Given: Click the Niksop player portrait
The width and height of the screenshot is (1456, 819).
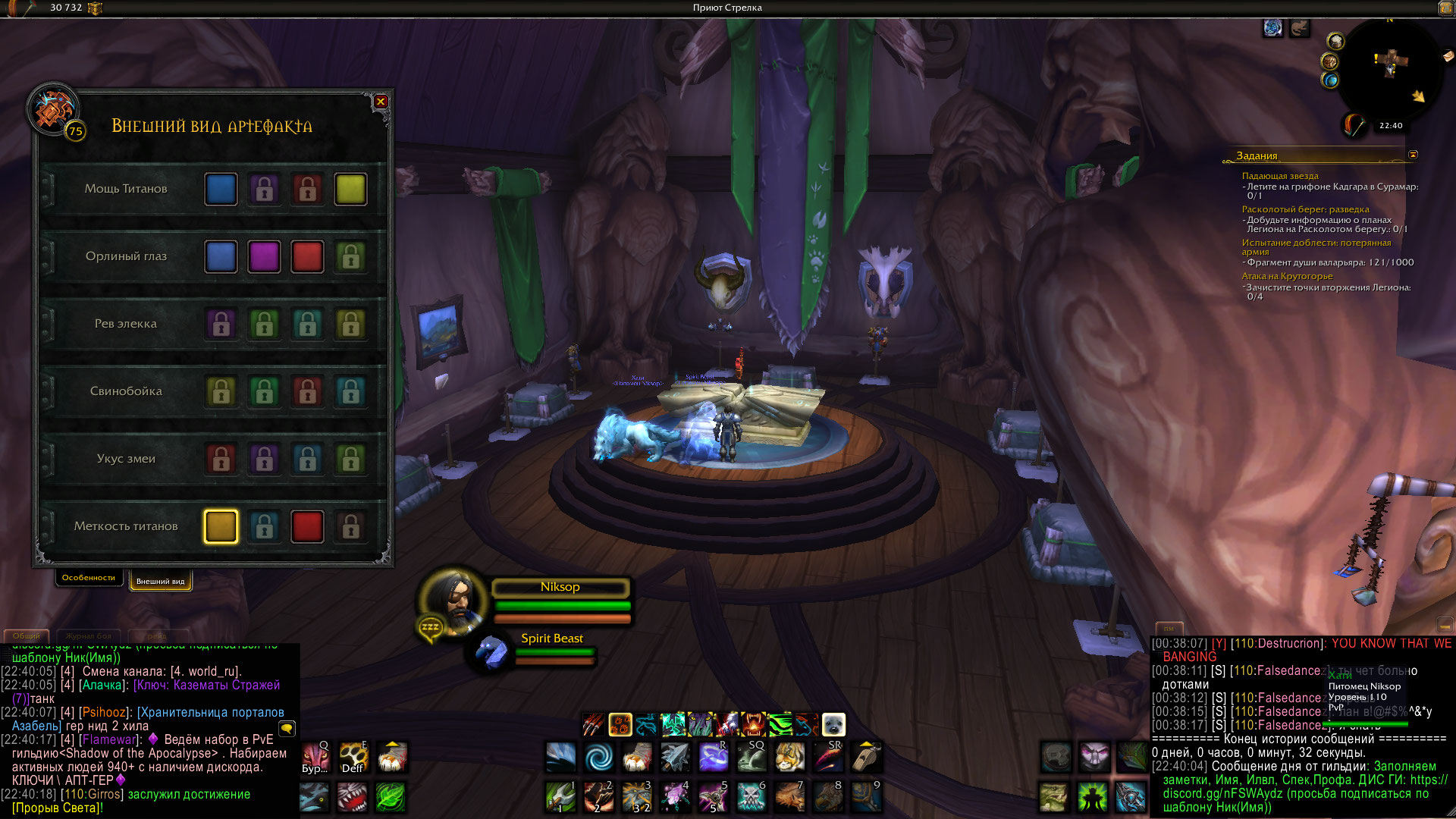Looking at the screenshot, I should tap(453, 601).
